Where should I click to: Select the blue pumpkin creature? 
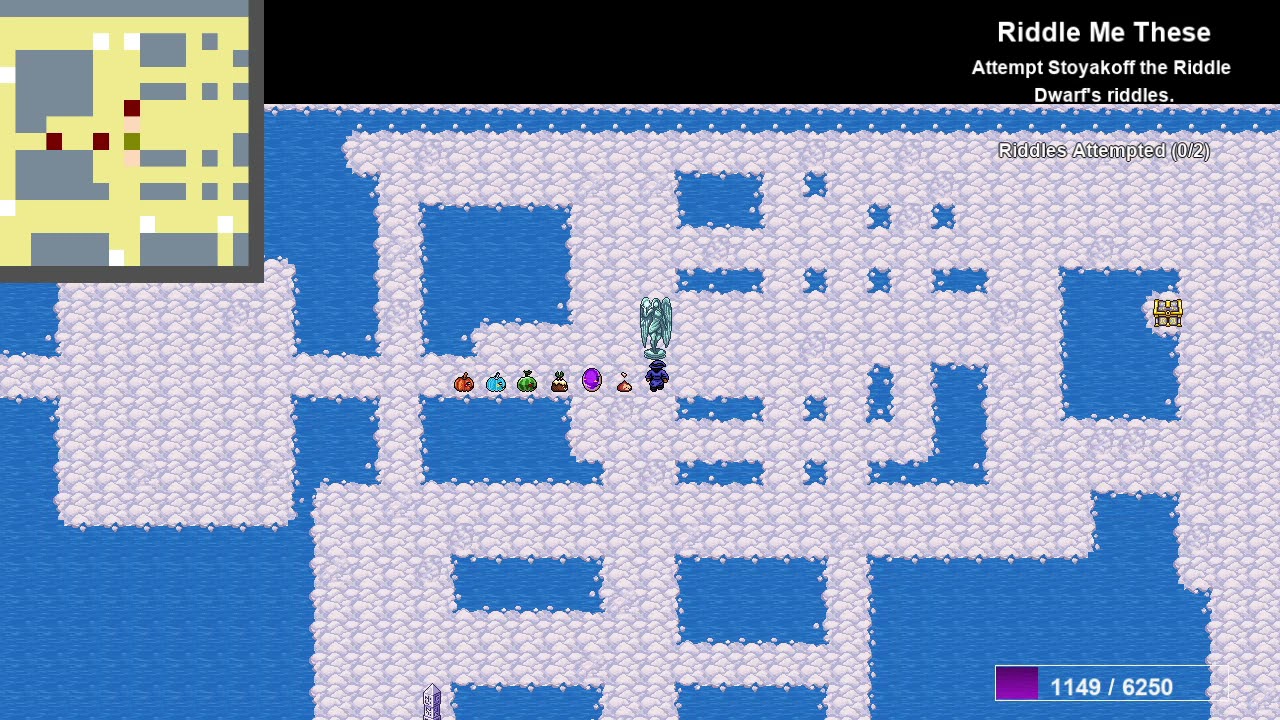click(495, 381)
